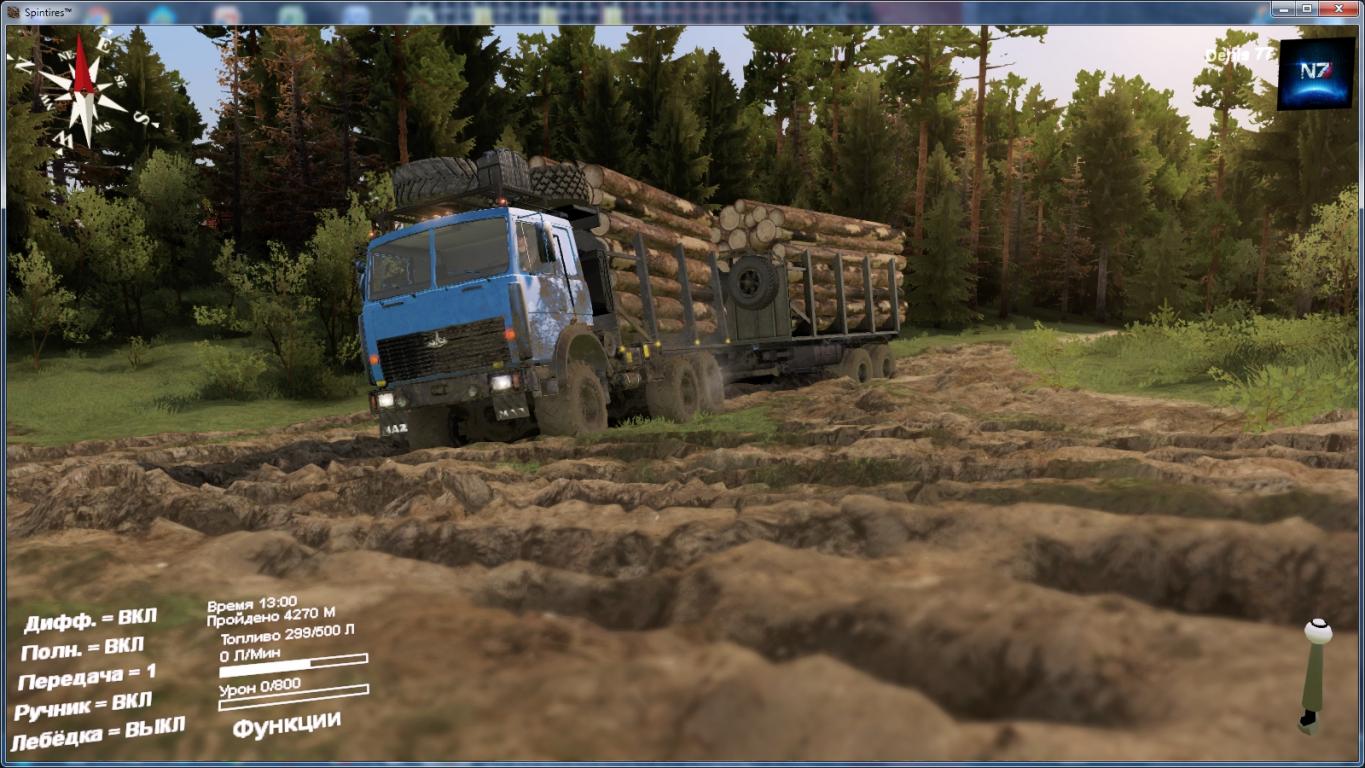
Task: Click the gear shift lever
Action: [x=1316, y=675]
